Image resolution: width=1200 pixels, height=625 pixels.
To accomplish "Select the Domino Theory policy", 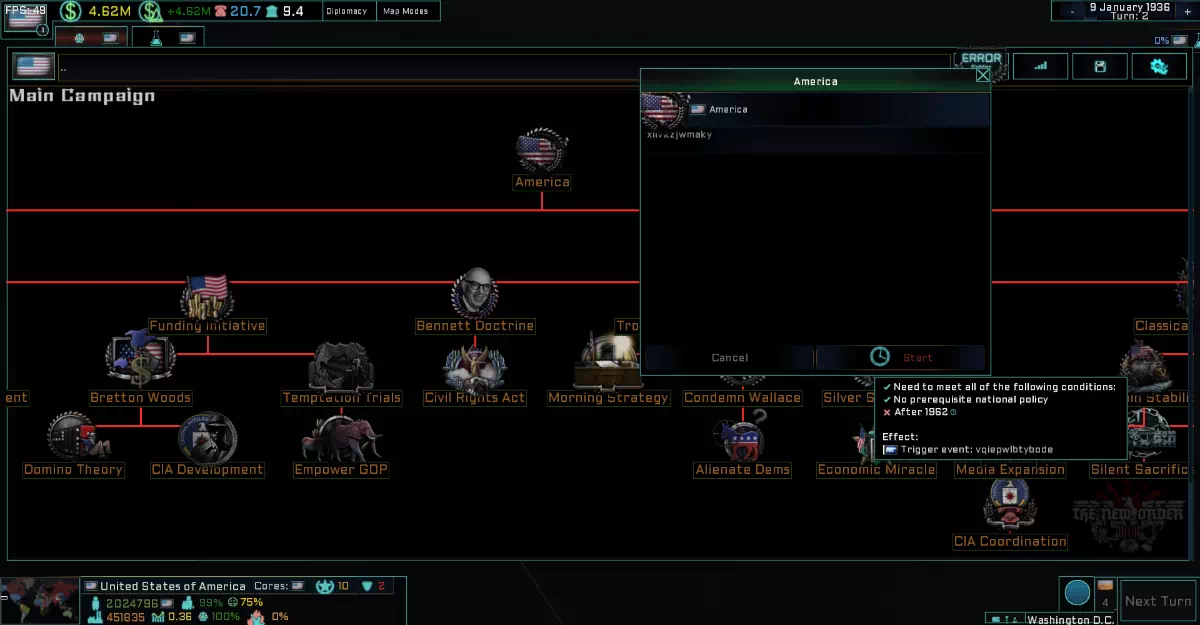I will (73, 444).
